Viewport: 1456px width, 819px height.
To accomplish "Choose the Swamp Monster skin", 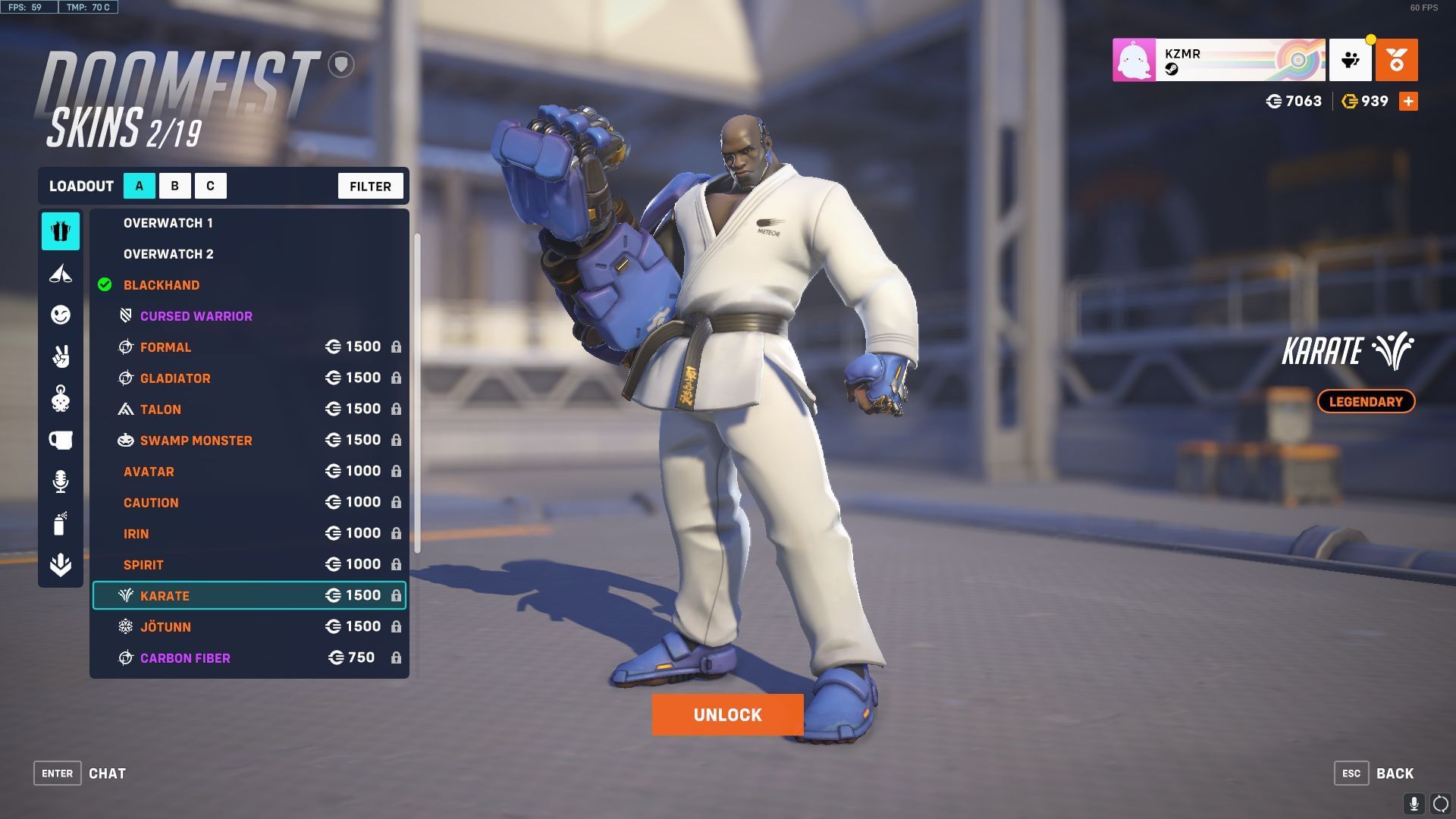I will [x=195, y=440].
